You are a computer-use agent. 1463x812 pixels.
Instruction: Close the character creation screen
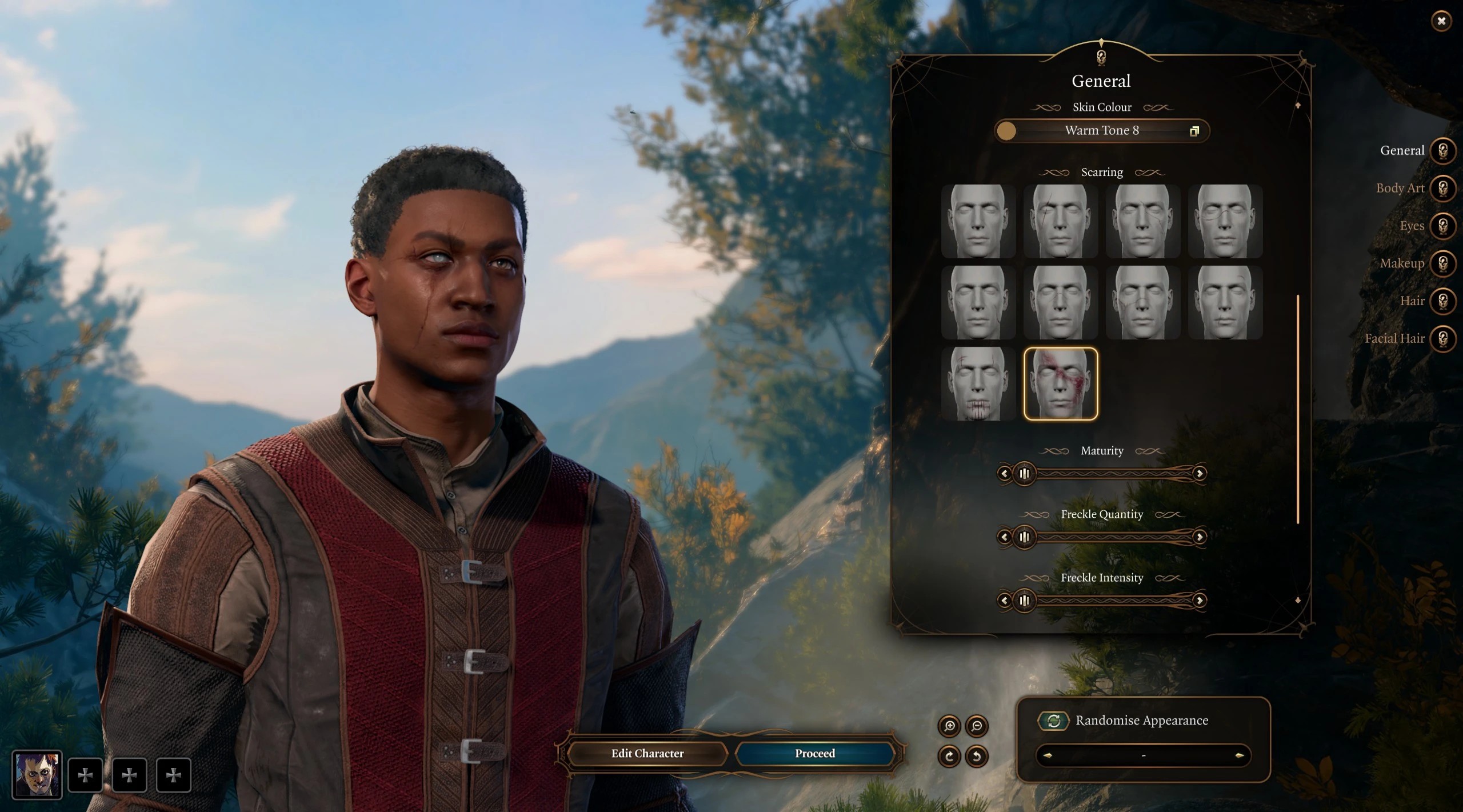click(1441, 22)
